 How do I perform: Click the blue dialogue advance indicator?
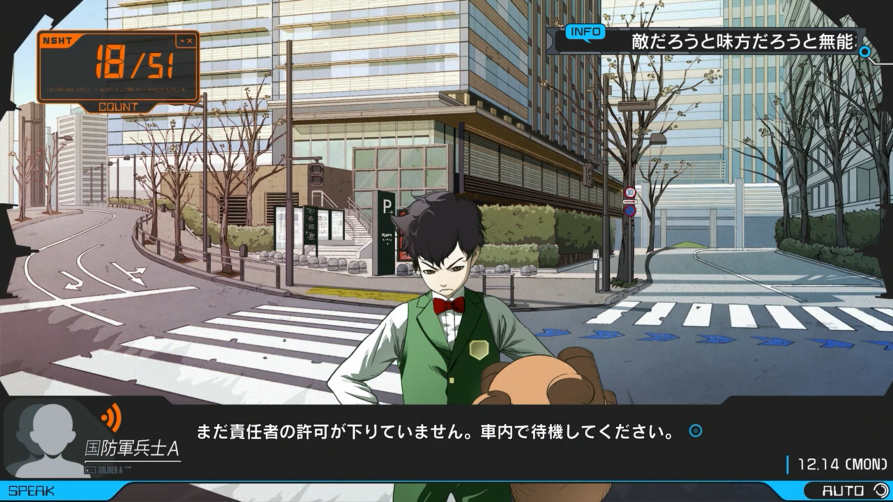tap(696, 432)
